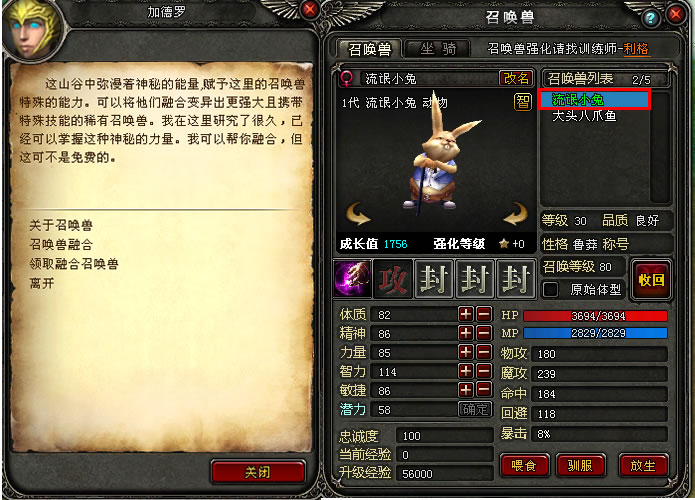The height and width of the screenshot is (500, 695).
Task: Show the next pet with right arrow
Action: point(515,213)
